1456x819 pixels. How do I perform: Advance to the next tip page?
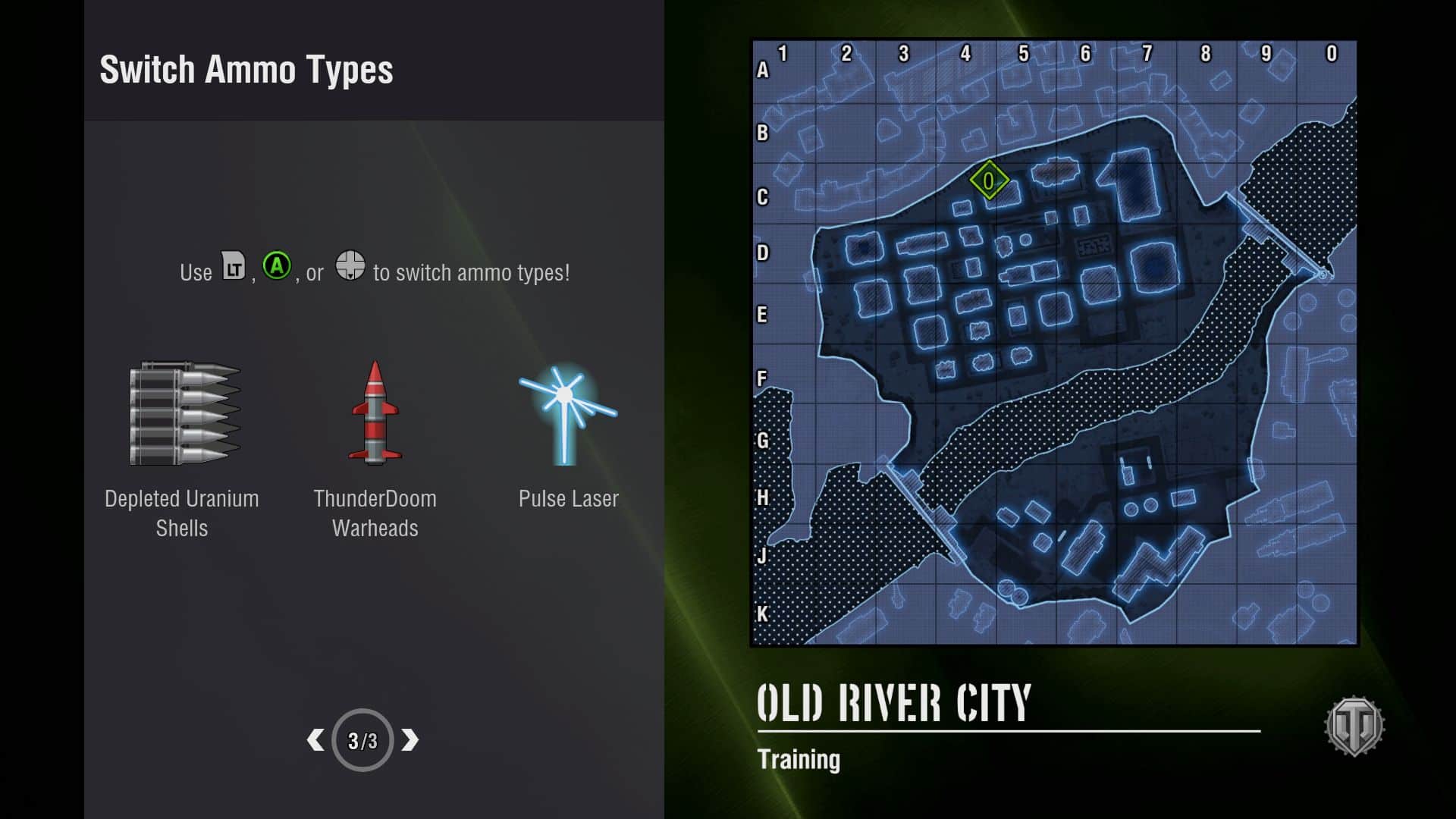pyautogui.click(x=410, y=740)
